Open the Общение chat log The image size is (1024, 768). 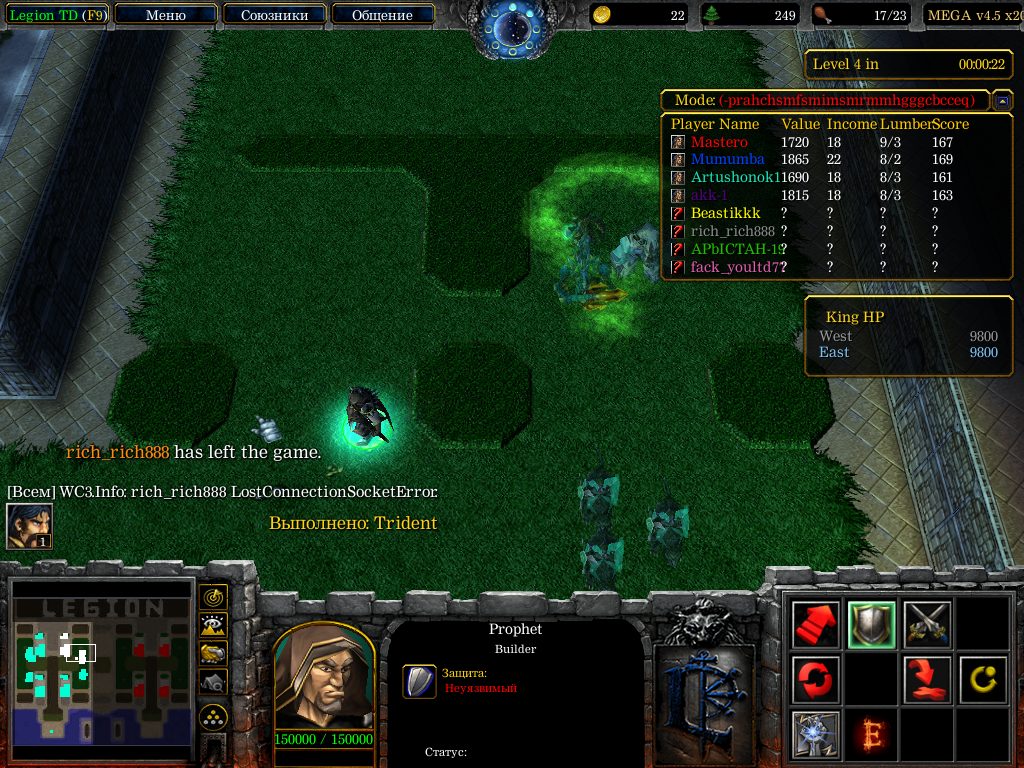tap(382, 15)
